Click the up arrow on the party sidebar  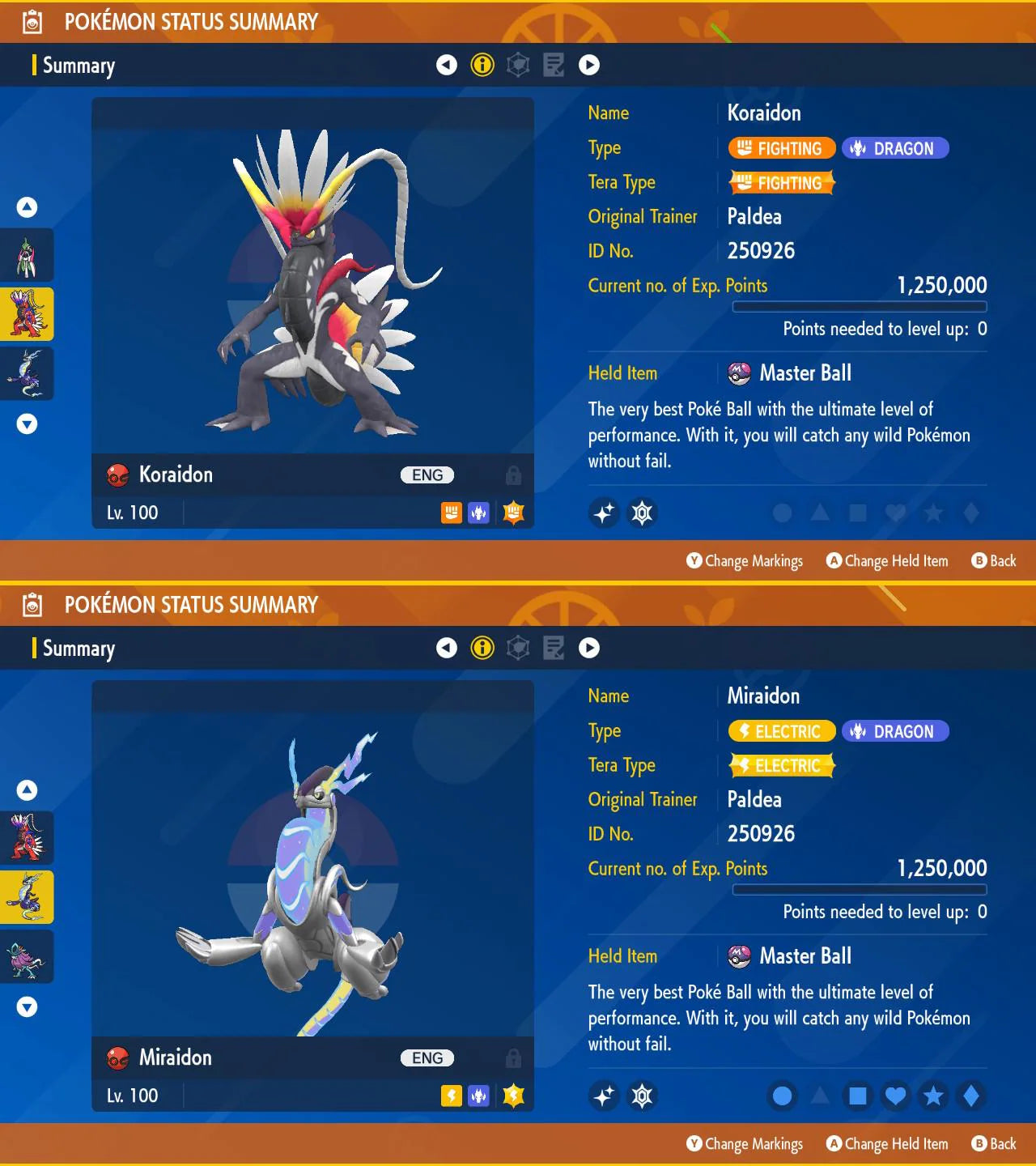click(27, 206)
